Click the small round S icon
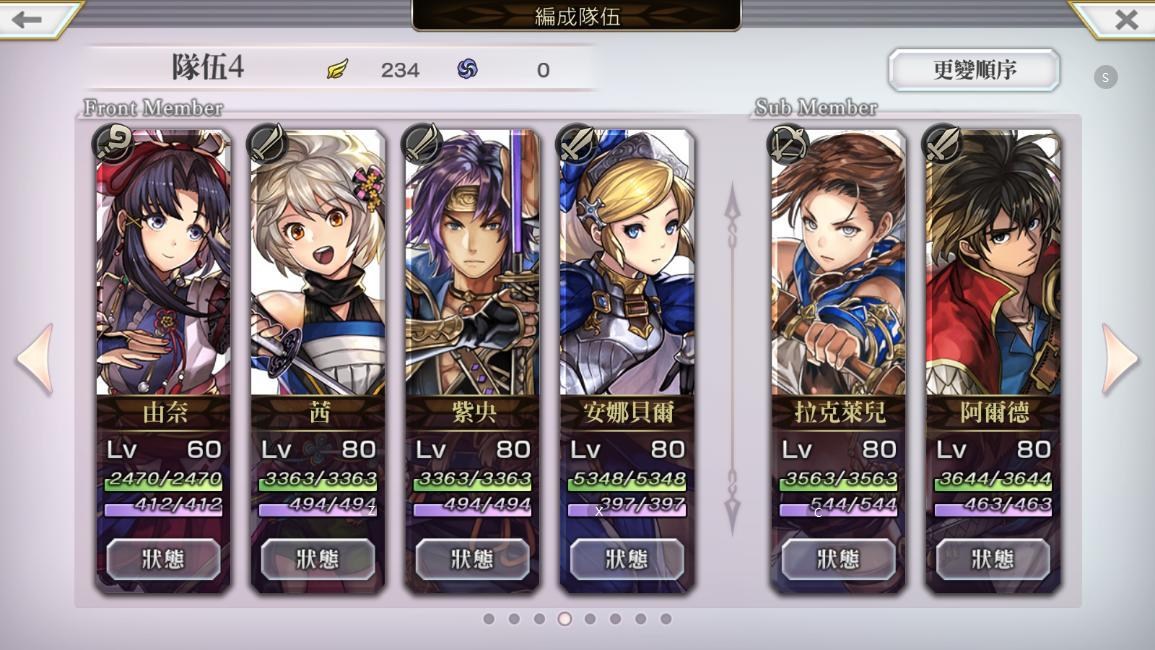The image size is (1155, 650). (x=1105, y=78)
